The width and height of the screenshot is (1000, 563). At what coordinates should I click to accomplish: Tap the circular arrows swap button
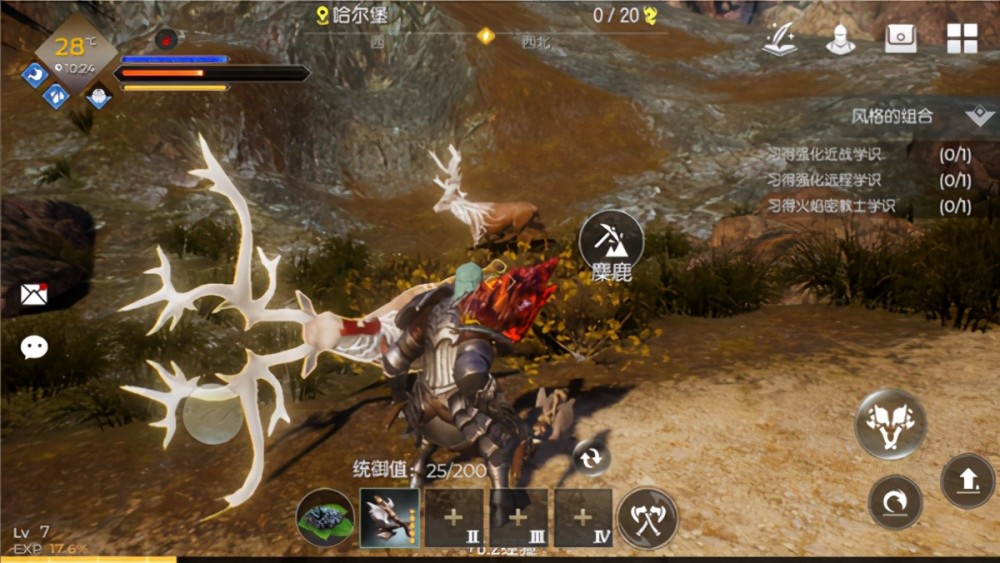click(591, 458)
